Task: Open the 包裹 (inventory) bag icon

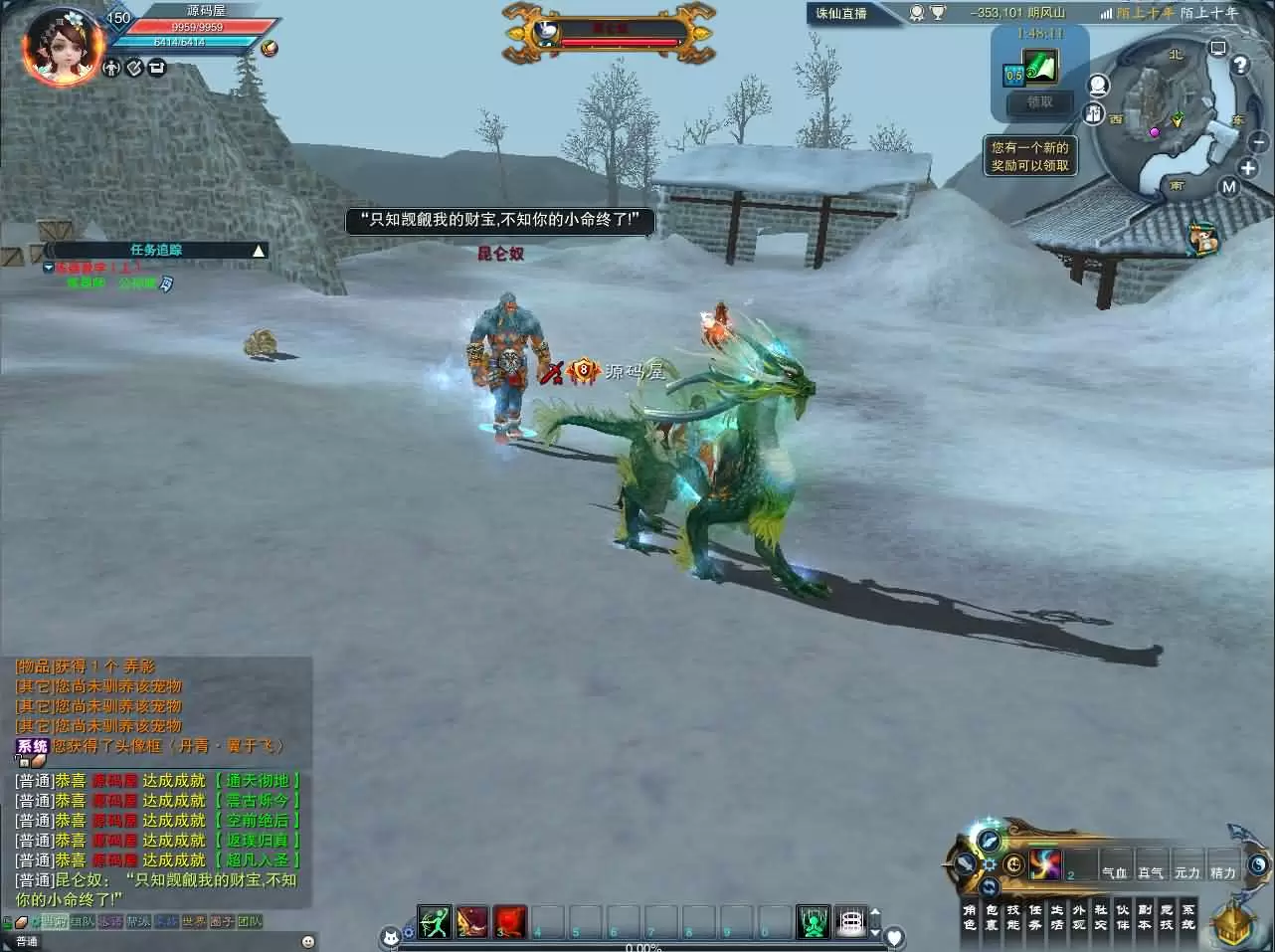Action: point(991,921)
